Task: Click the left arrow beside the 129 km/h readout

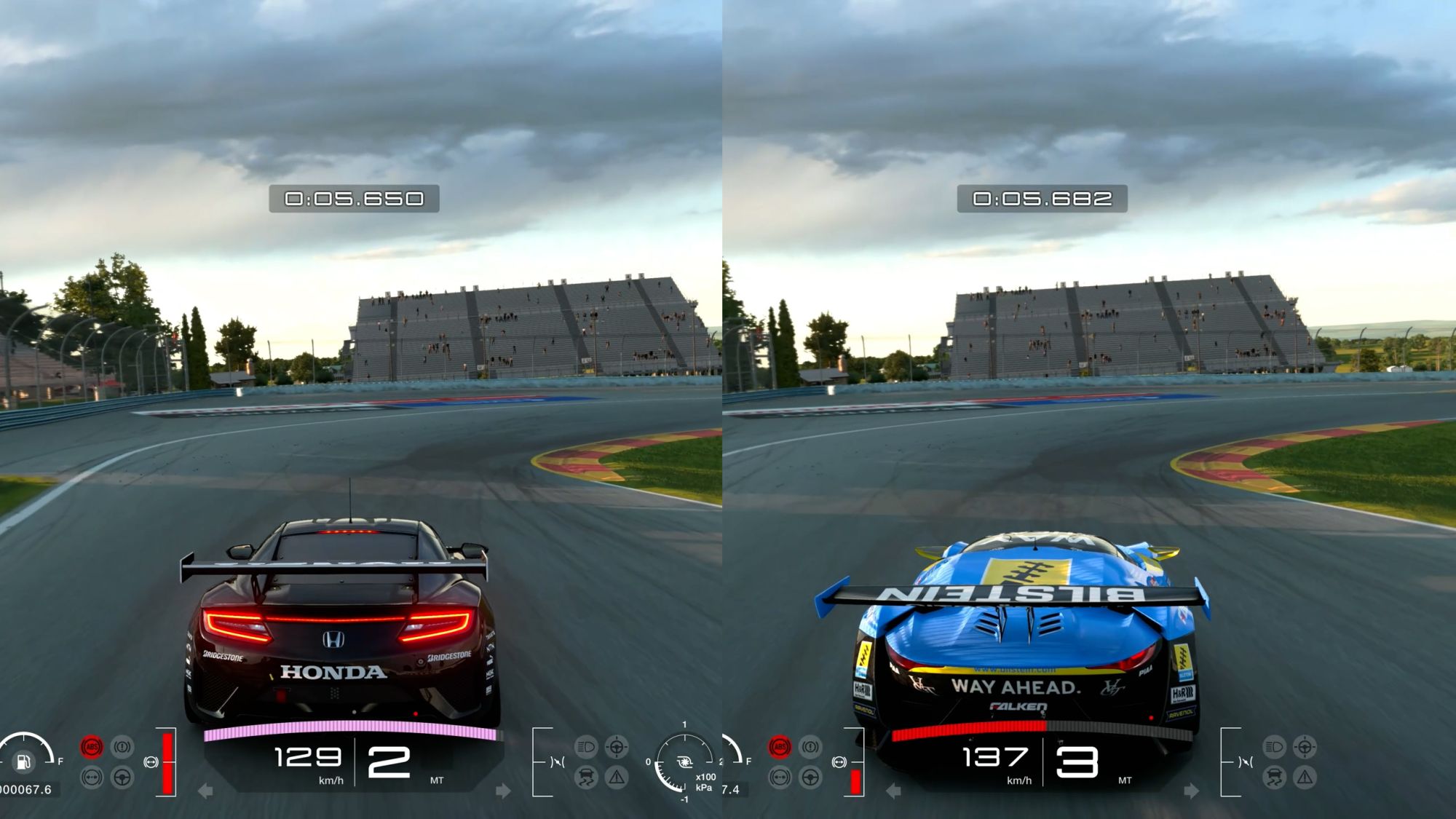Action: [205, 791]
